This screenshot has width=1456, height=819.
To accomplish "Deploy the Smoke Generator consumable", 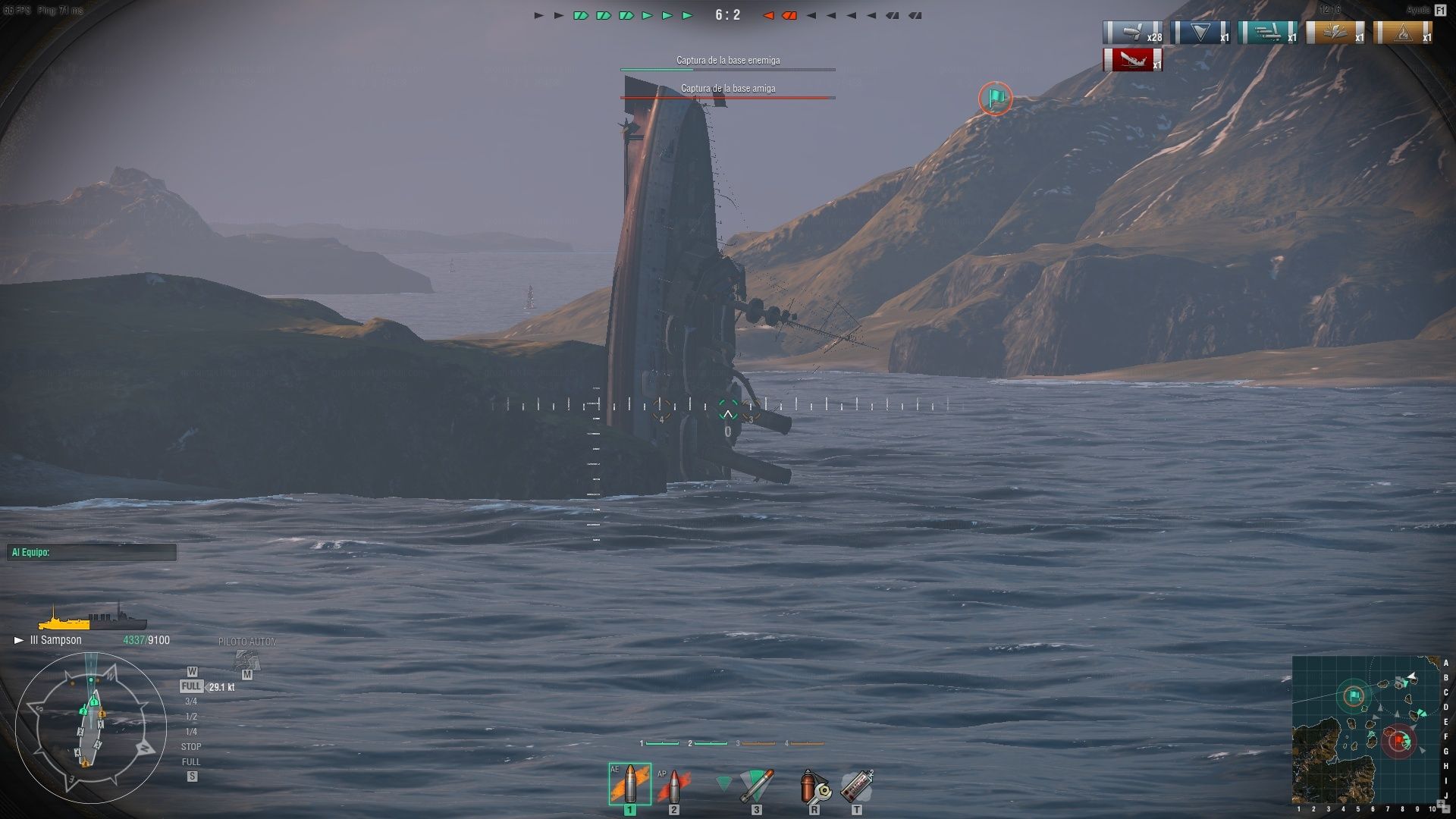I will click(858, 785).
